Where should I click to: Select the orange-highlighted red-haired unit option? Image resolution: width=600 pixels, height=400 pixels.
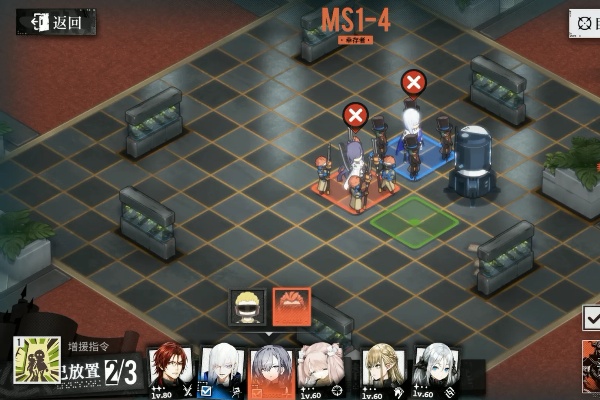(292, 305)
